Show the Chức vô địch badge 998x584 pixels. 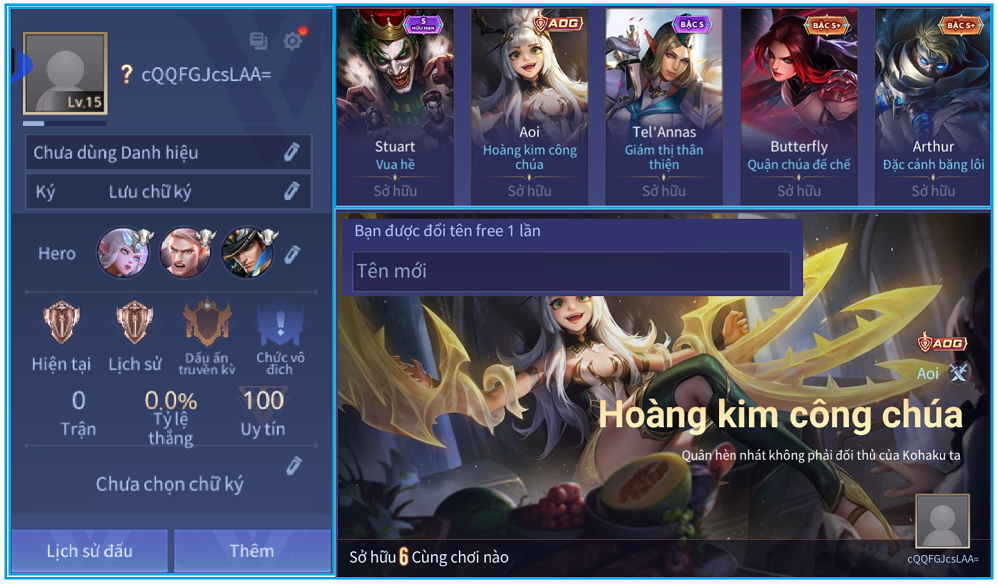(x=280, y=324)
